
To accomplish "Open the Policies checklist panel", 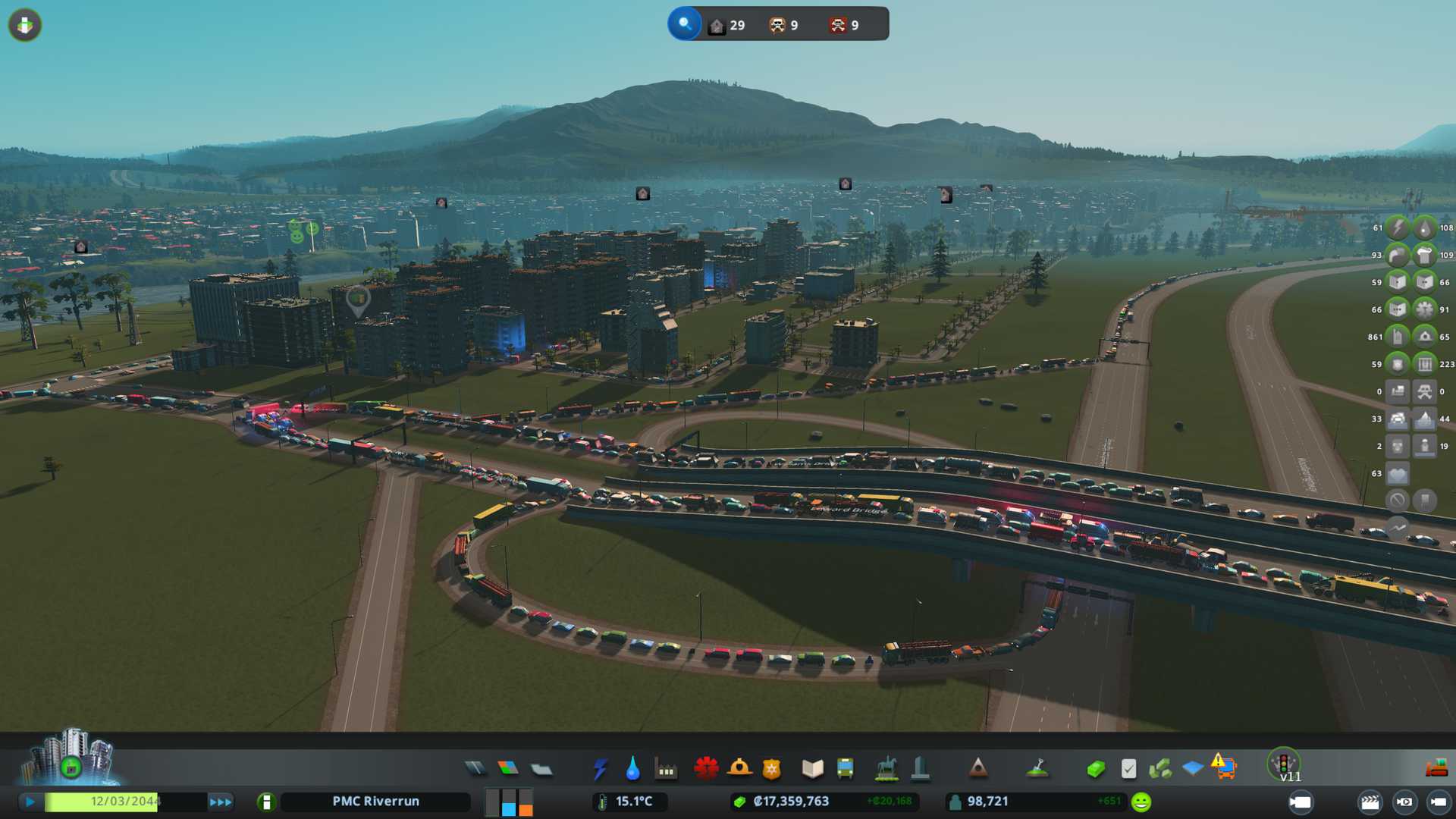I will coord(1128,769).
